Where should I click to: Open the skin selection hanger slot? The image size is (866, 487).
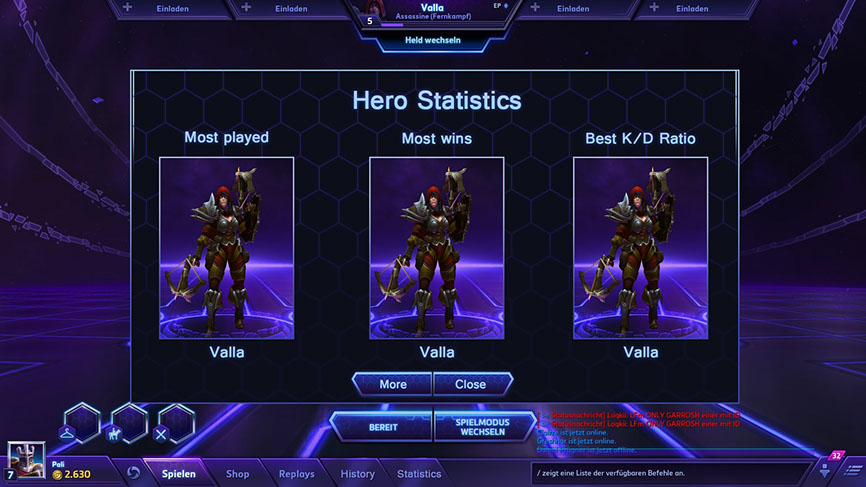pos(82,426)
